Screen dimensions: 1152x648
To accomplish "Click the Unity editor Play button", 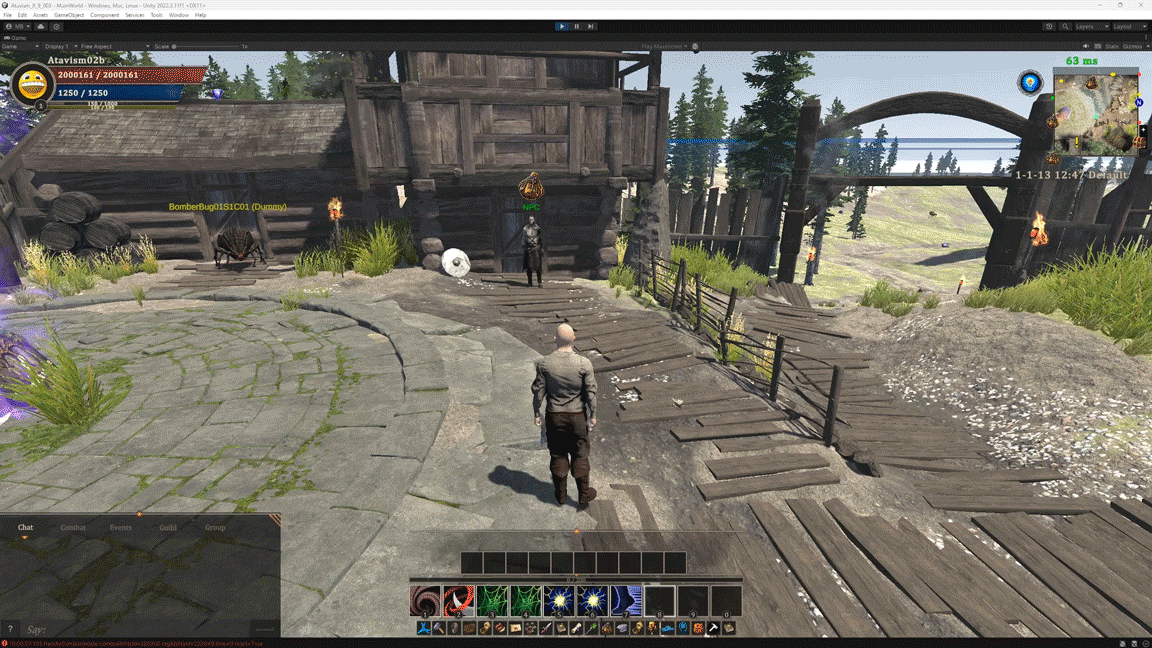I will (562, 27).
